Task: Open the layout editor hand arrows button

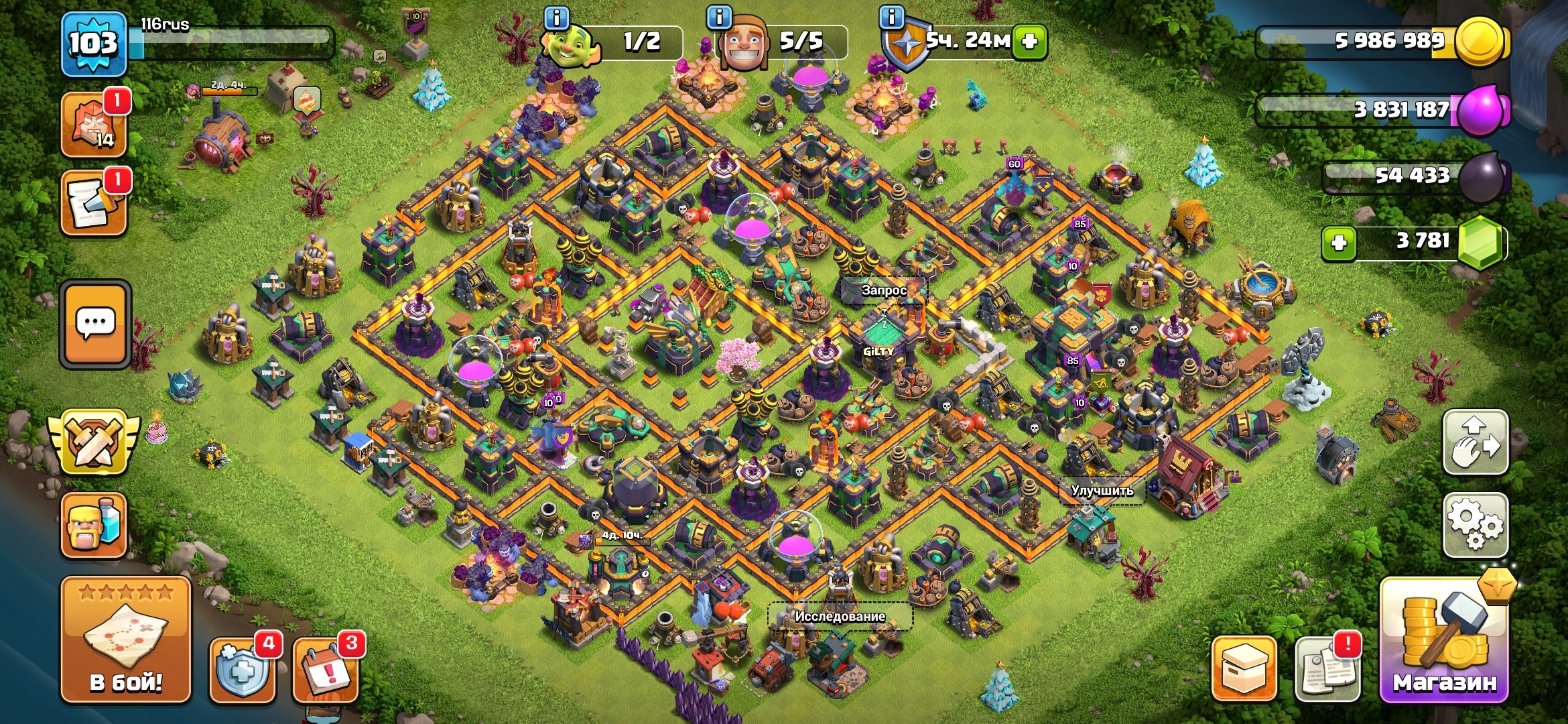Action: 1475,442
